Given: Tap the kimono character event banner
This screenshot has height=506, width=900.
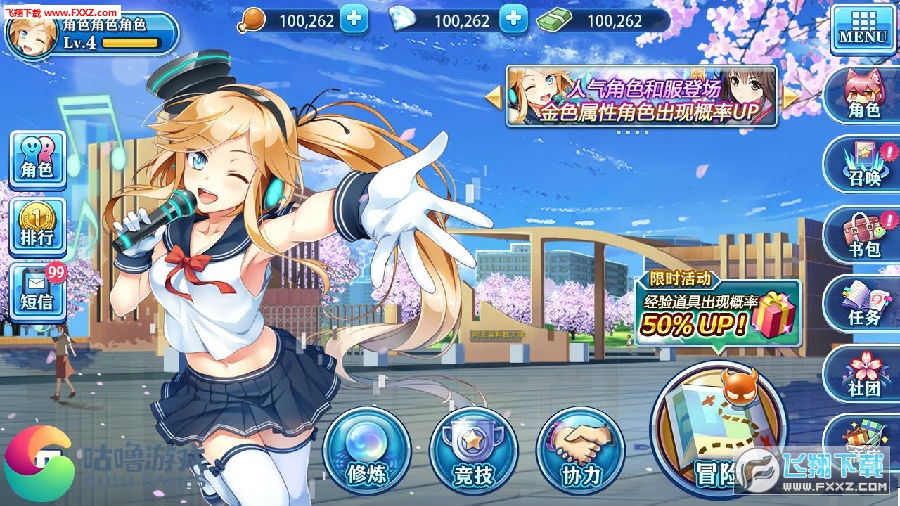Looking at the screenshot, I should 642,96.
